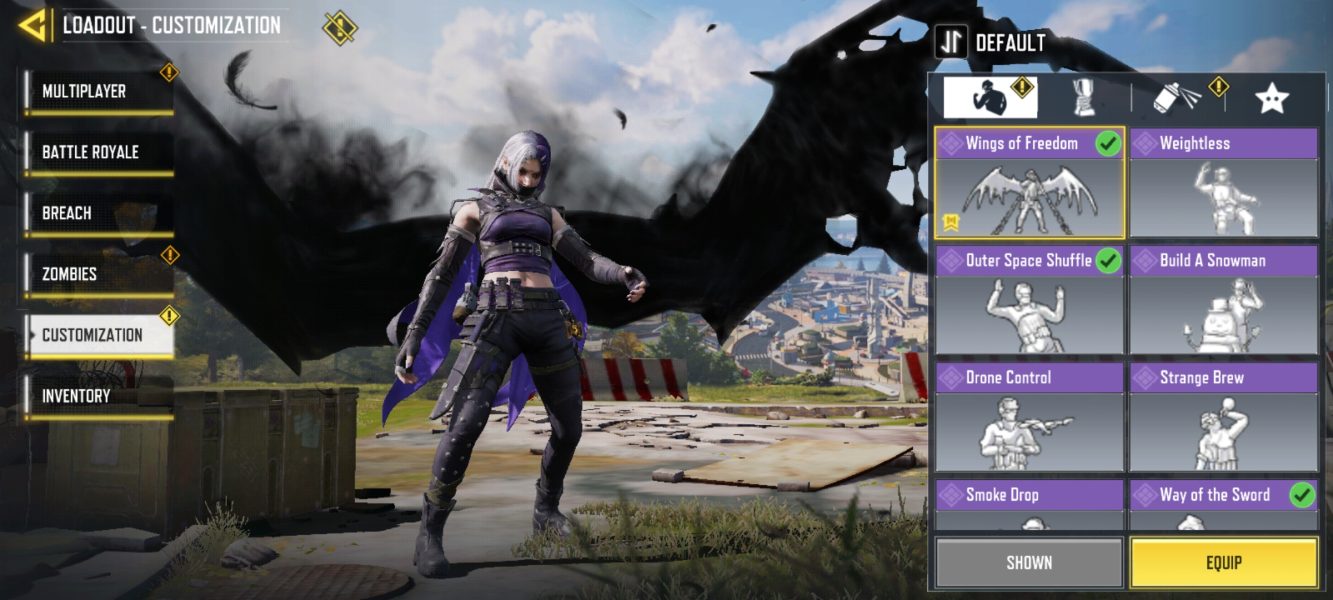Pick the Strange Brew emote
This screenshot has height=600, width=1333.
pos(1223,417)
